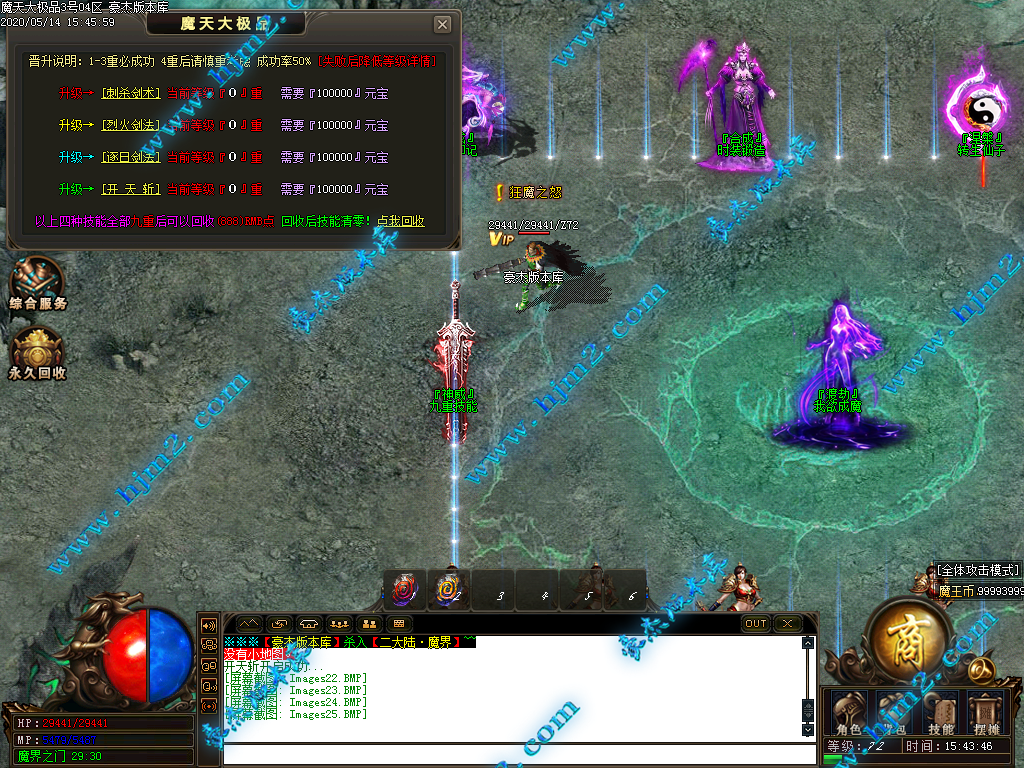Open the 摆摊 stall panel
1024x768 pixels.
(986, 712)
